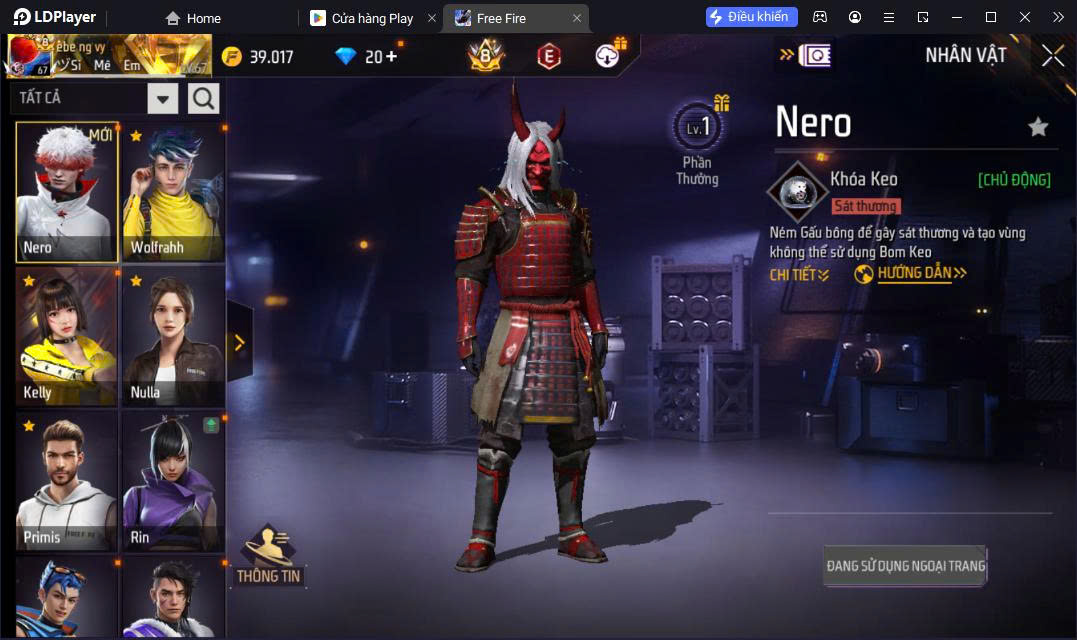Select the Primis character card

point(67,482)
